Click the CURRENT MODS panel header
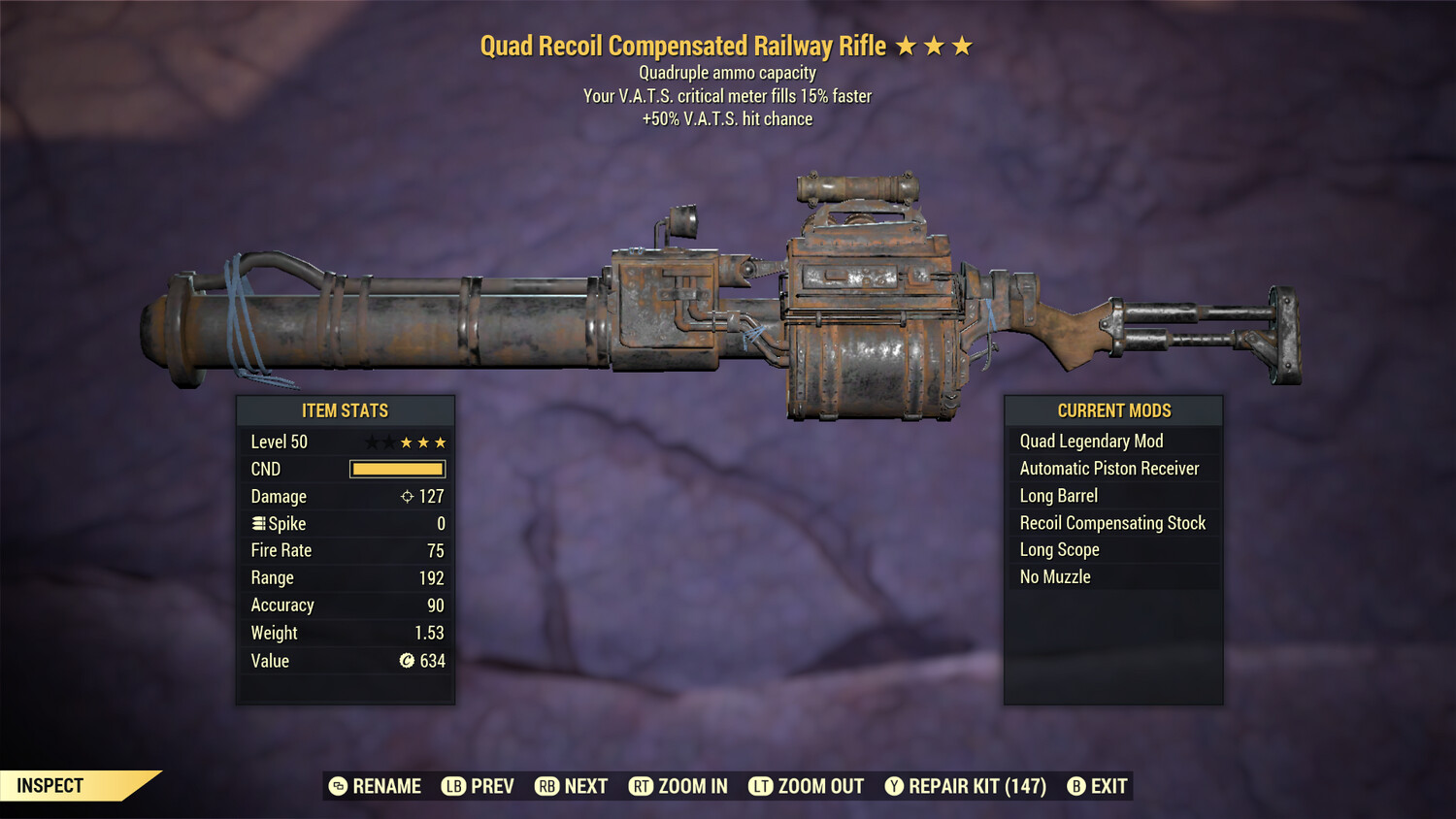Screen dimensions: 1456x819 point(1113,410)
